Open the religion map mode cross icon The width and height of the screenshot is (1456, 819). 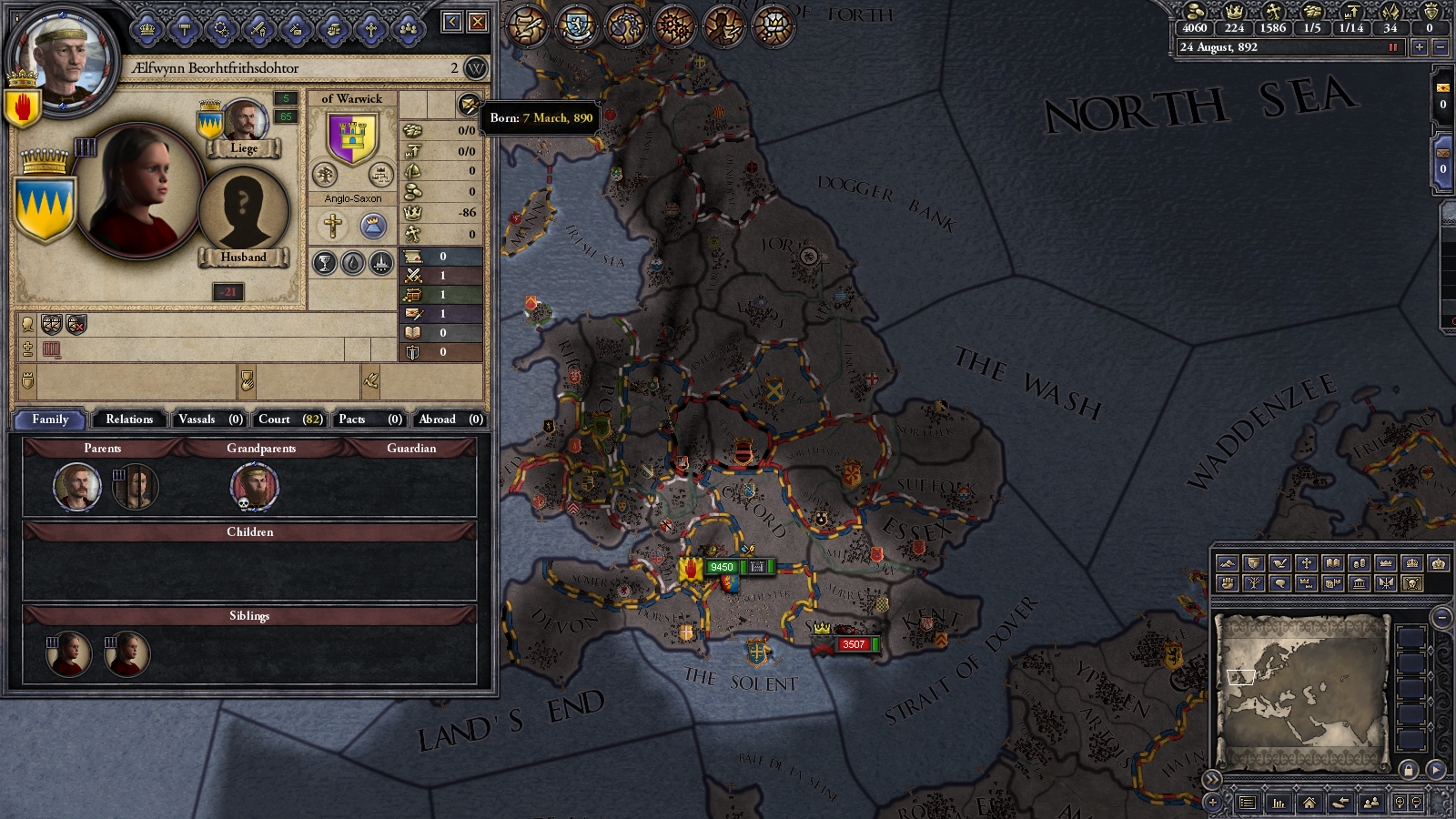point(1306,562)
